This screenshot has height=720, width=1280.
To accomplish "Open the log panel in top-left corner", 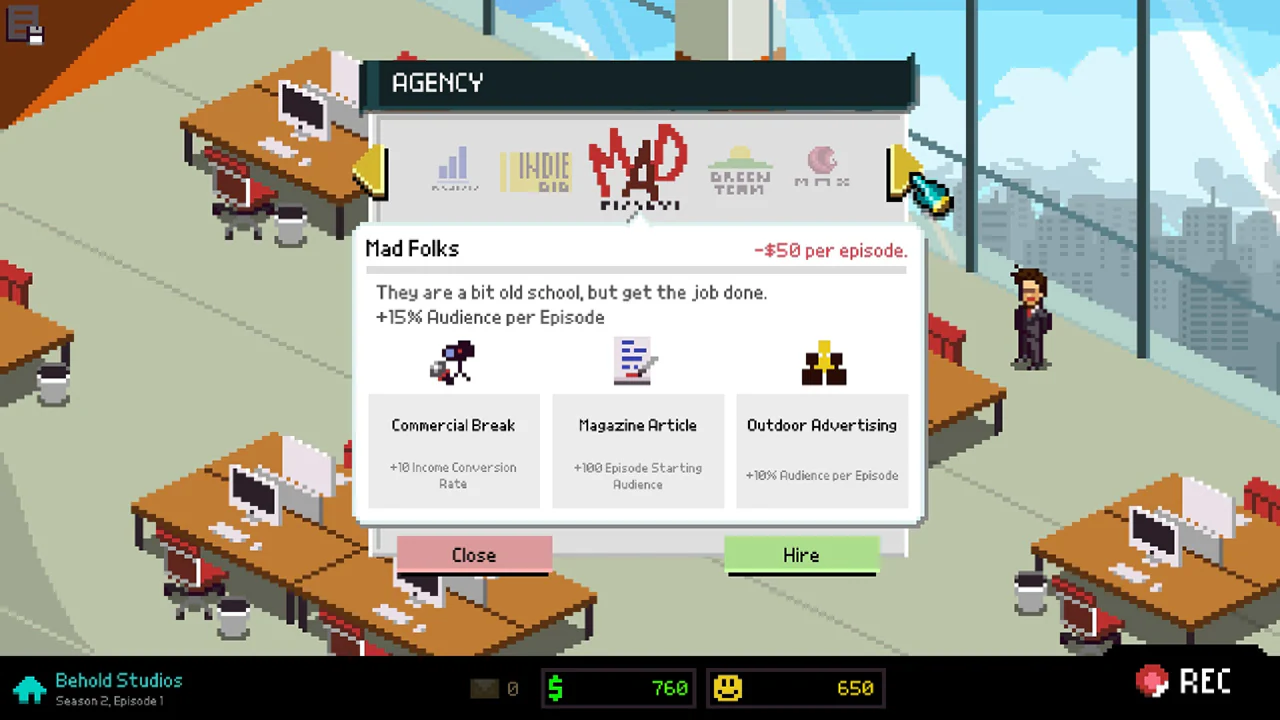I will click(x=24, y=27).
